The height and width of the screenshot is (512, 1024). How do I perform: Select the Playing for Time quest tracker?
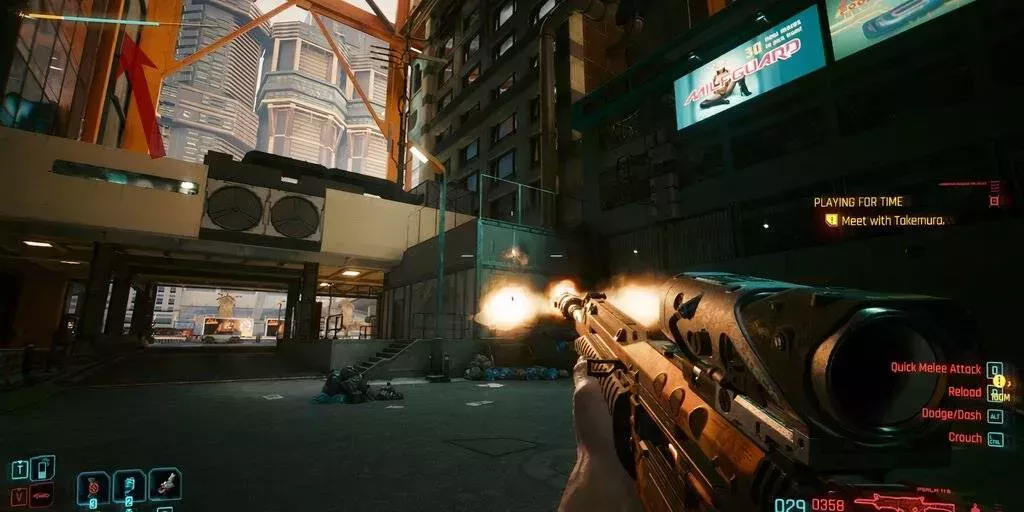click(x=858, y=202)
